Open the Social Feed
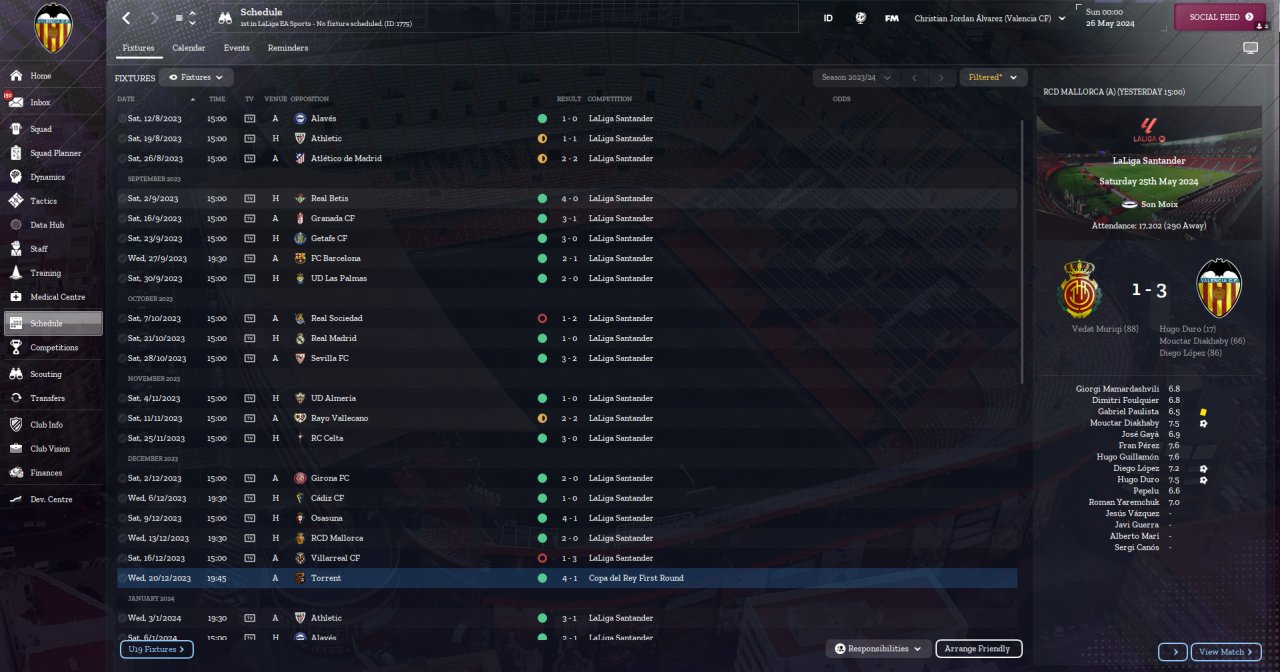The image size is (1280, 672). (1220, 17)
